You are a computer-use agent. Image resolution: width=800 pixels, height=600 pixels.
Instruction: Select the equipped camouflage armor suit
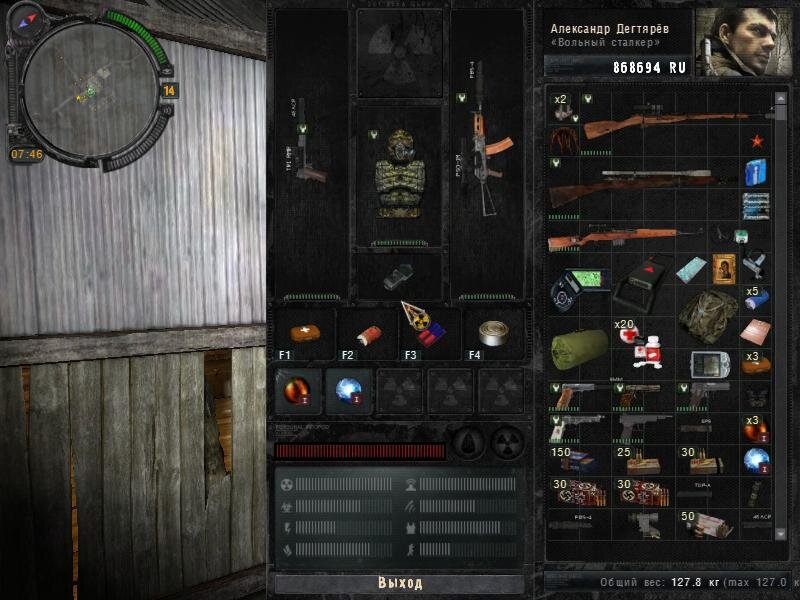pyautogui.click(x=400, y=175)
